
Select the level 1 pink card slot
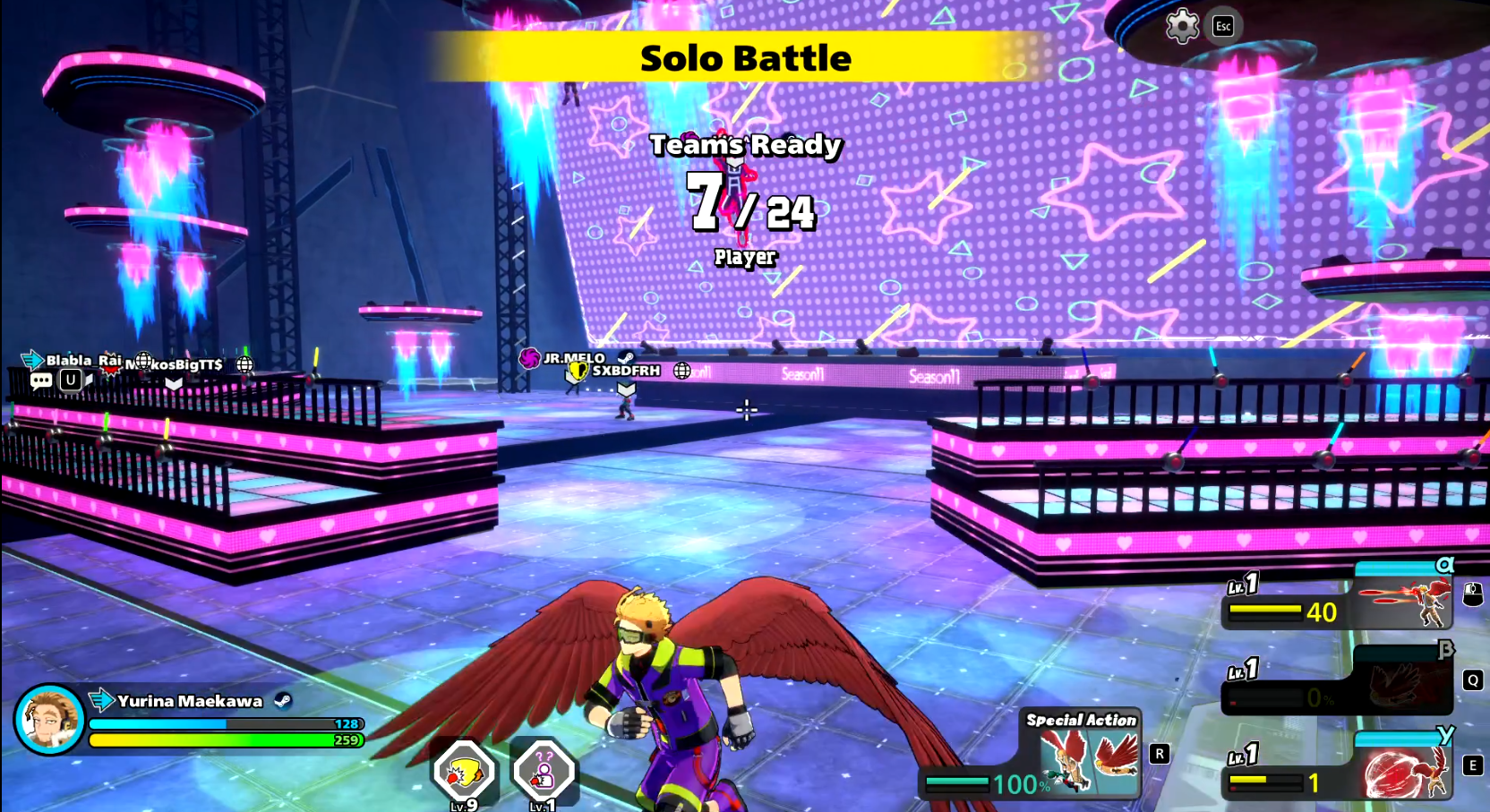coord(544,771)
